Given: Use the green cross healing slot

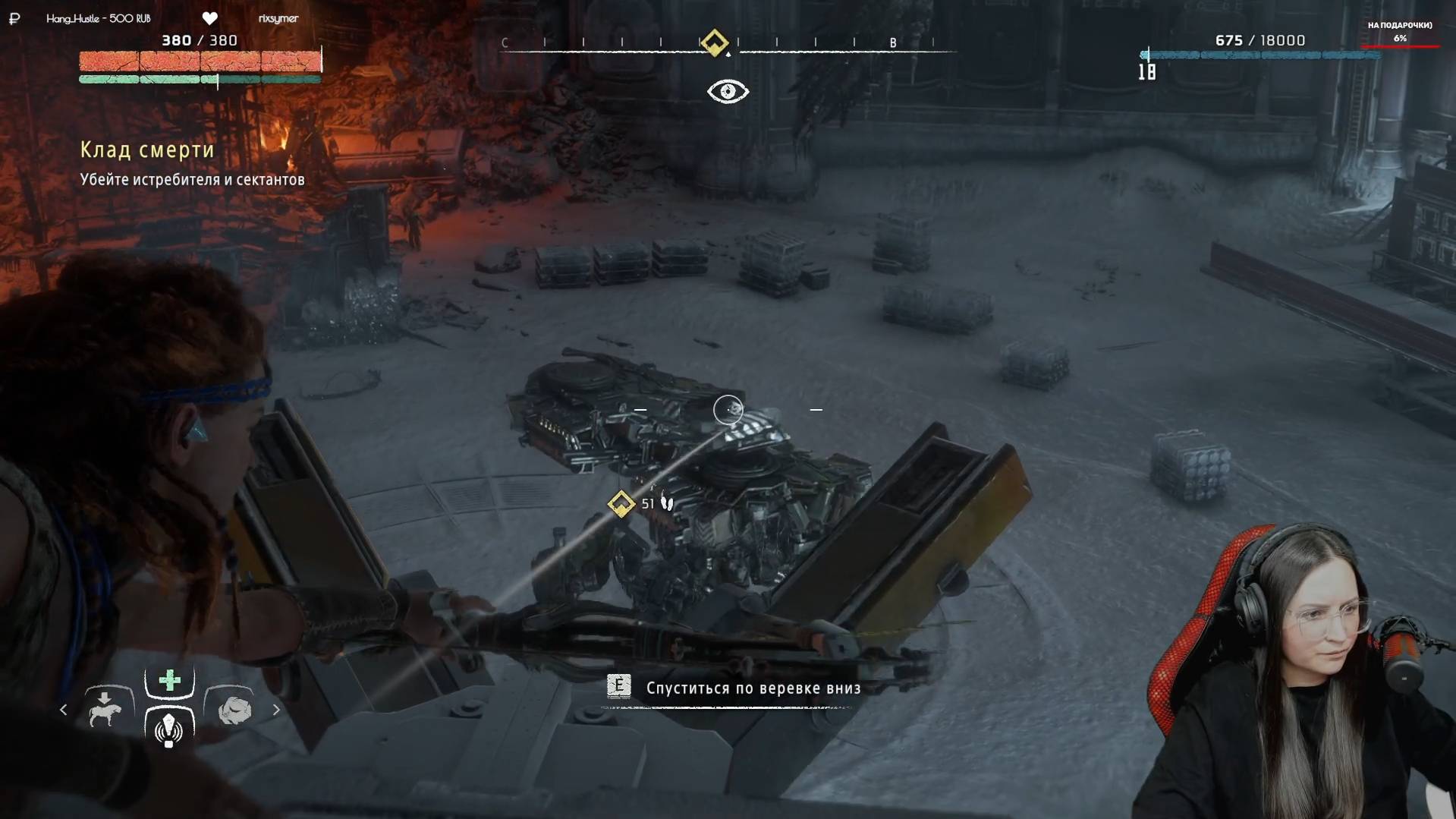Looking at the screenshot, I should 169,680.
